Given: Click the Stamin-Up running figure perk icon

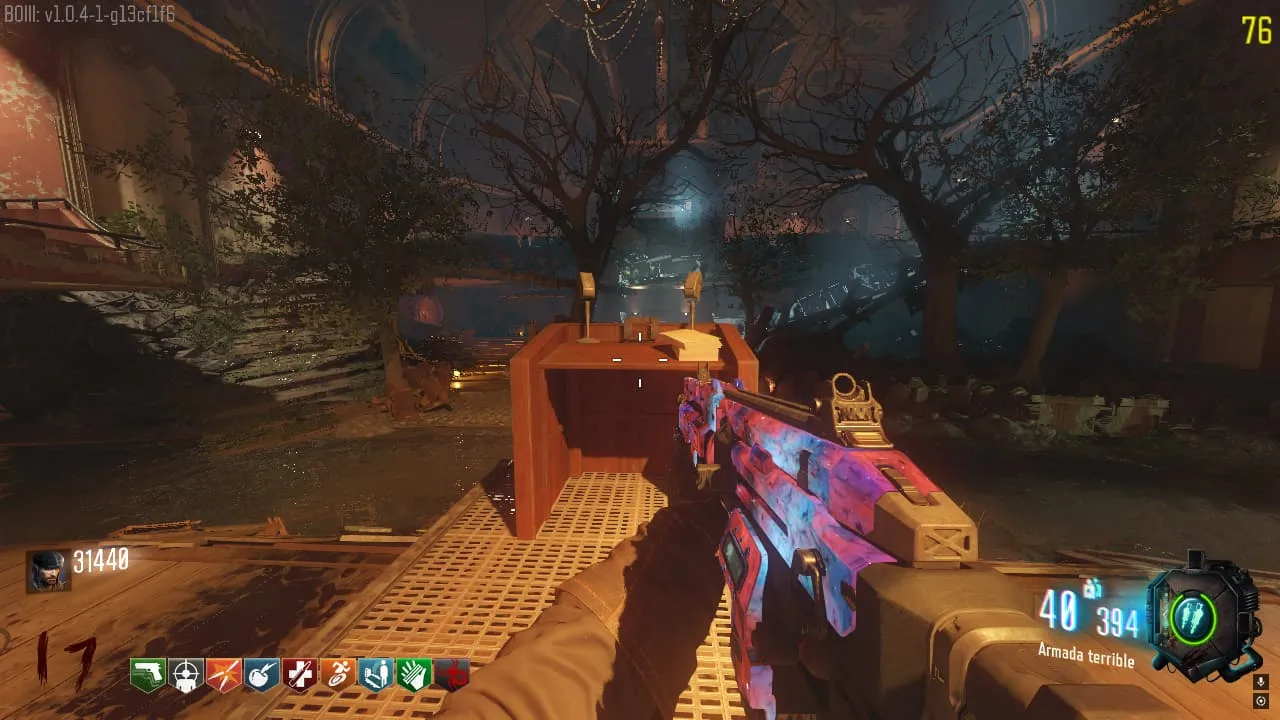Looking at the screenshot, I should click(338, 675).
